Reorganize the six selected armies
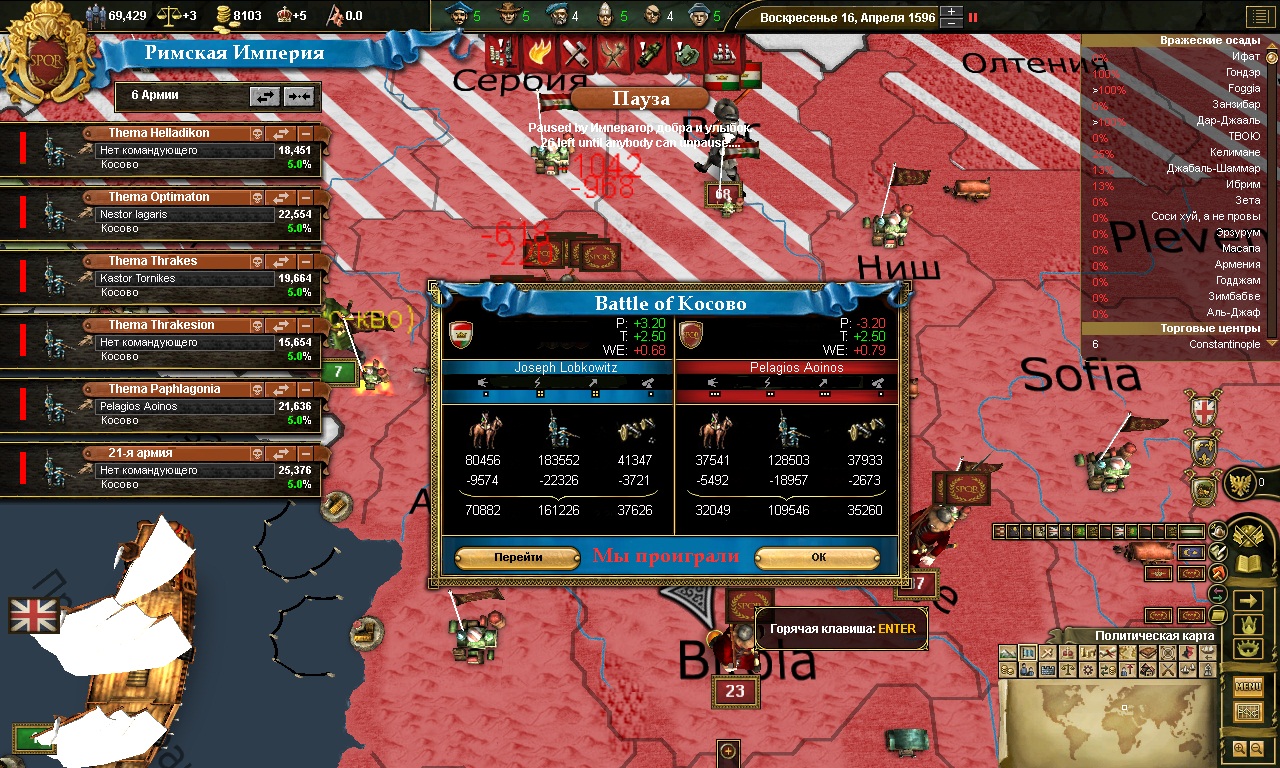This screenshot has height=768, width=1280. (x=265, y=96)
